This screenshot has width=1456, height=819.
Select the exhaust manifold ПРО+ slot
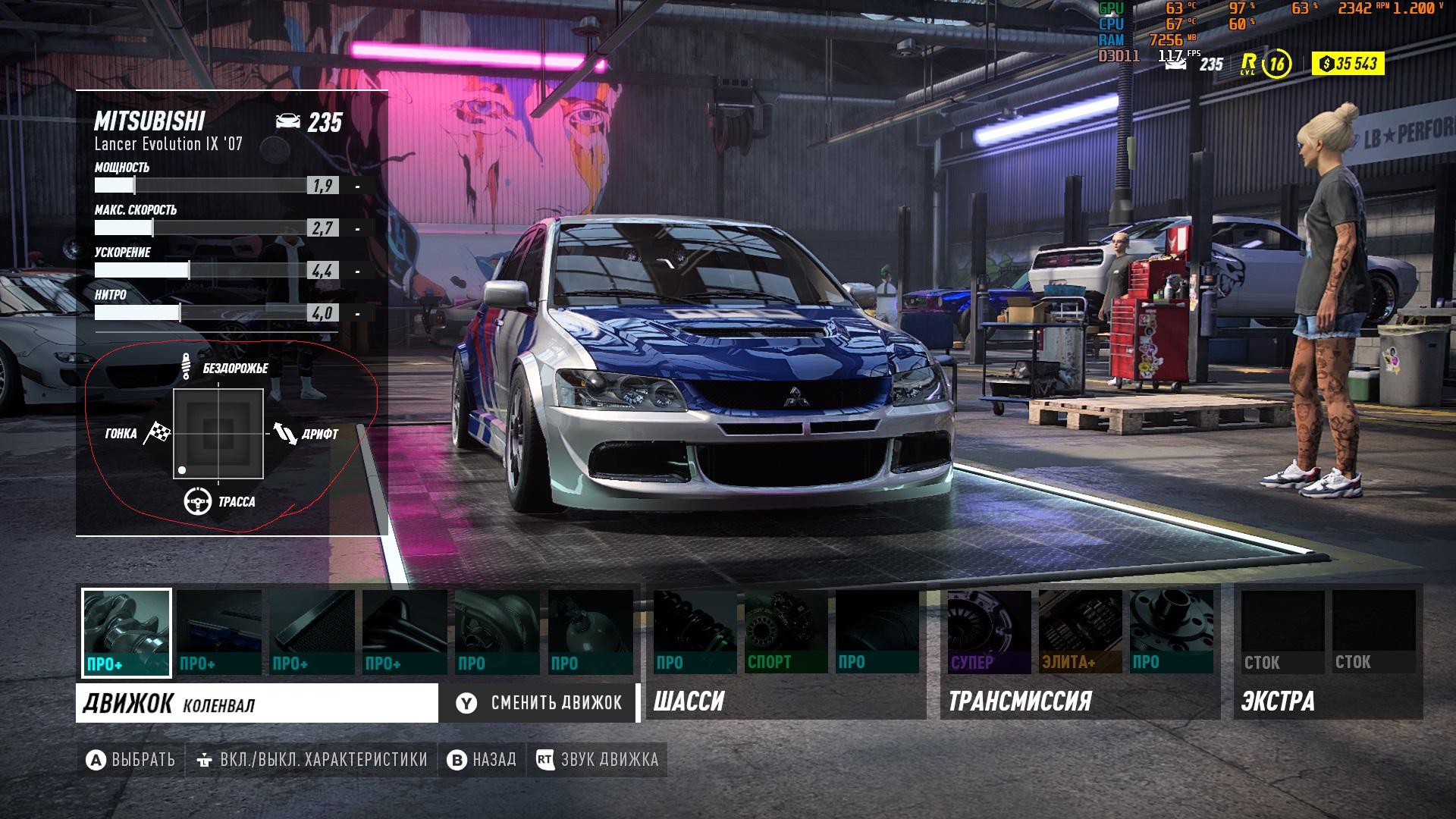405,632
